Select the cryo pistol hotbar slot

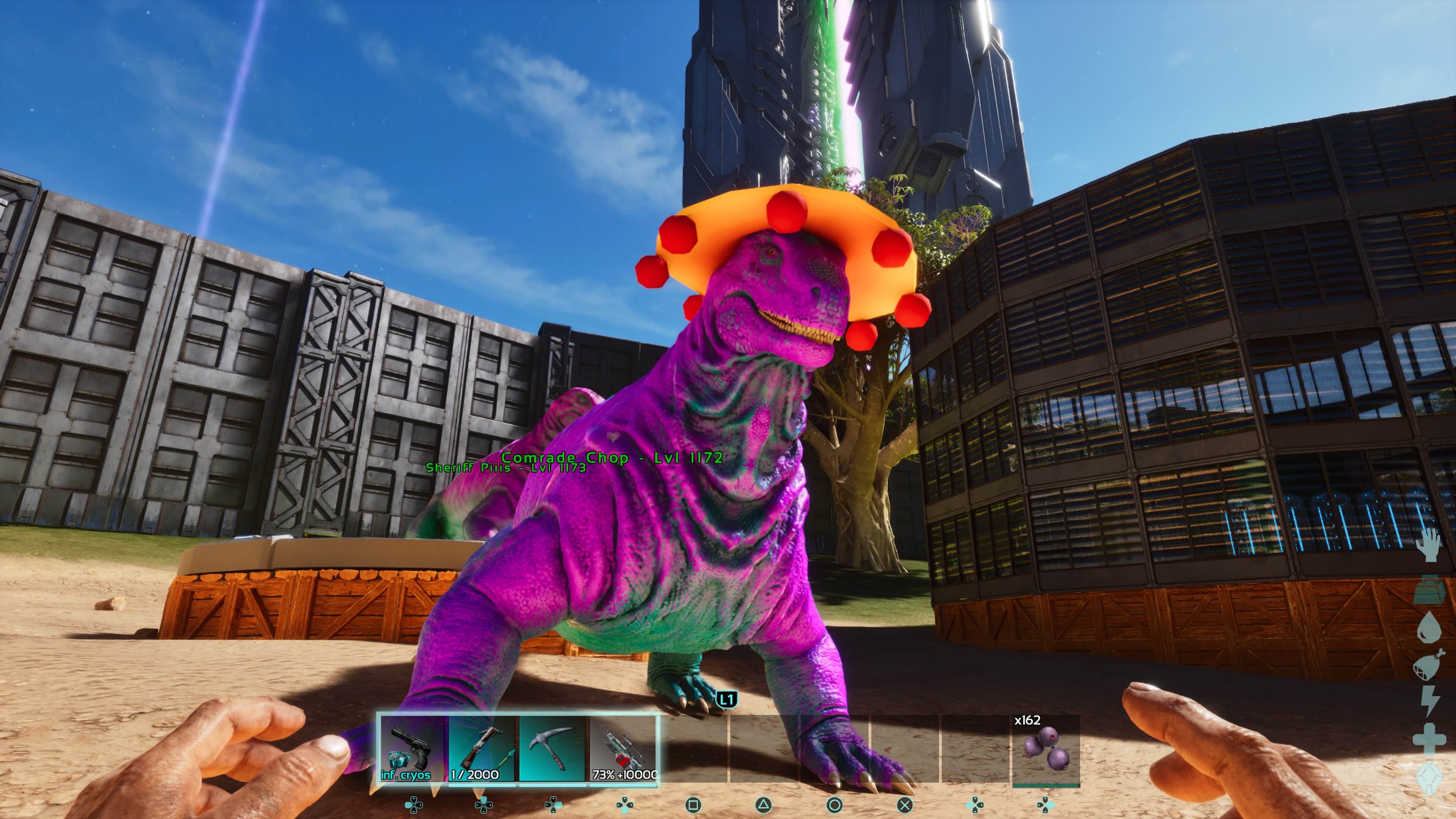point(412,749)
